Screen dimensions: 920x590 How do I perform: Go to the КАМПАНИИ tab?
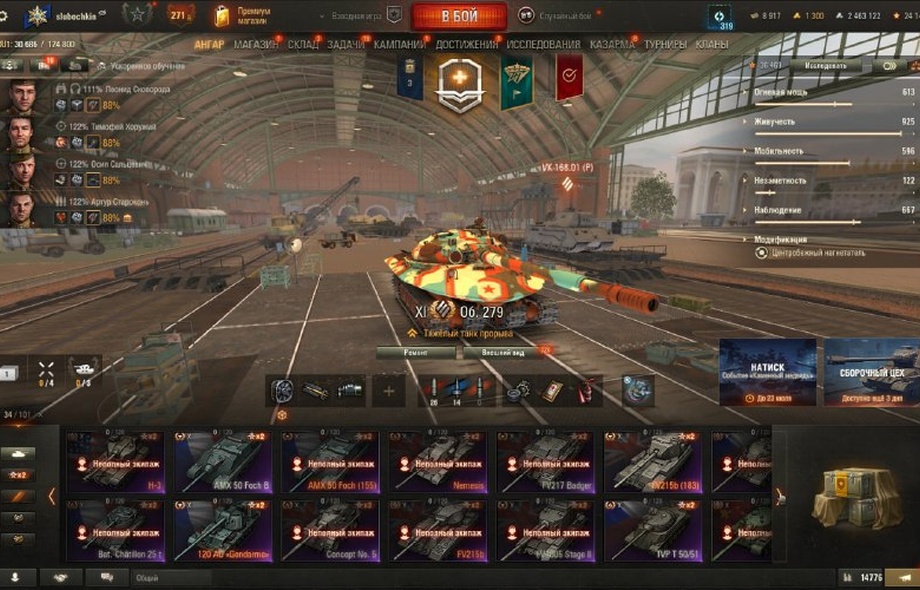coord(399,44)
